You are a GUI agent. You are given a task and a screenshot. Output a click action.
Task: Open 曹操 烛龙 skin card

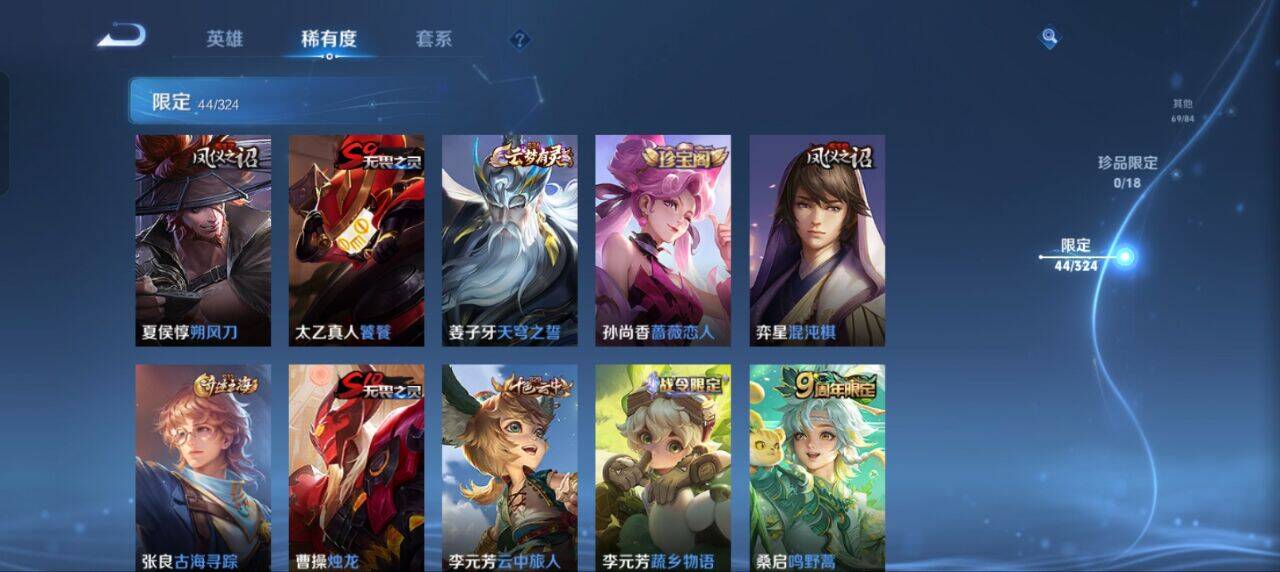point(356,467)
